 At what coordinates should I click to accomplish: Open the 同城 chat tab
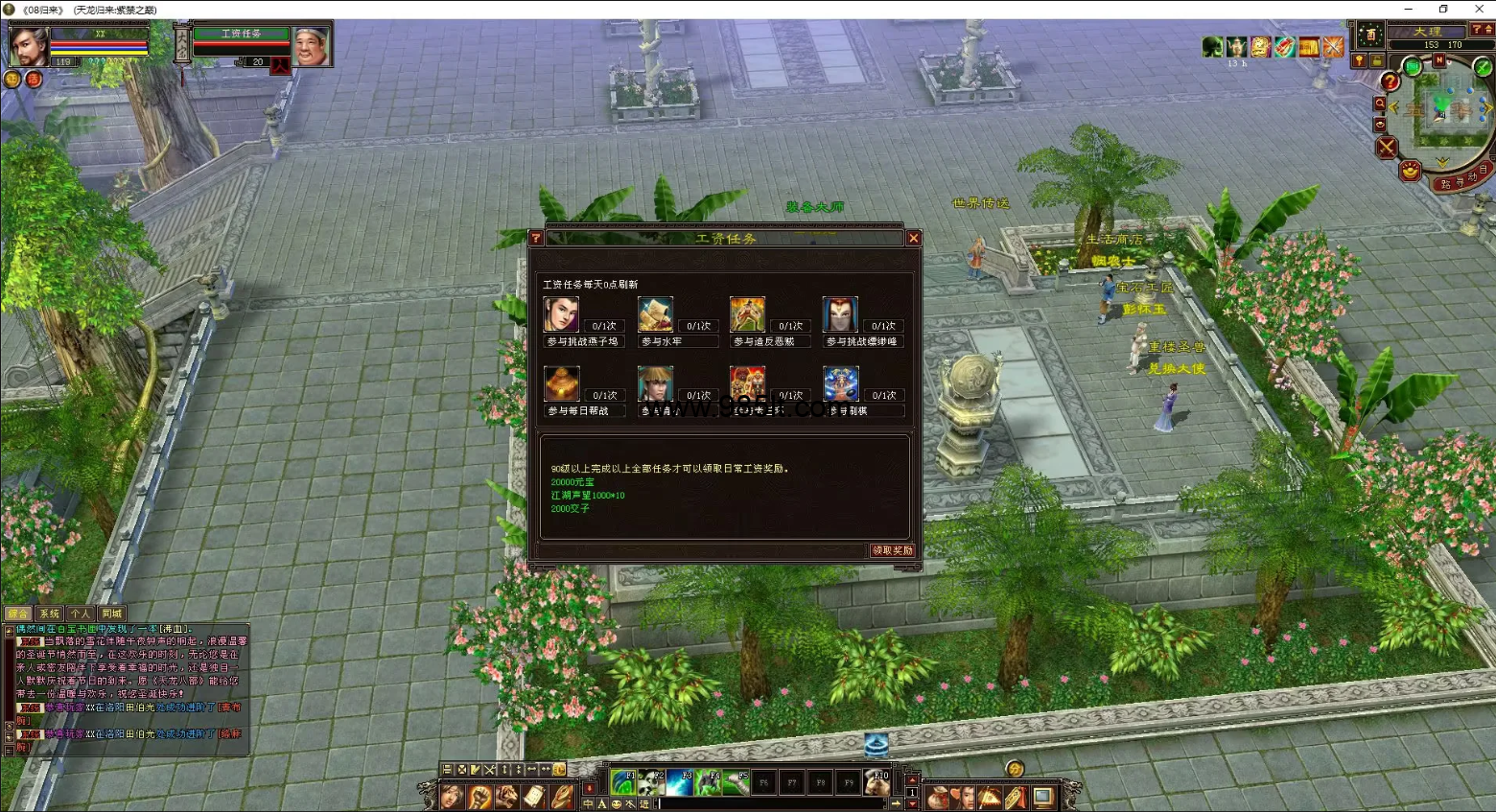(111, 614)
